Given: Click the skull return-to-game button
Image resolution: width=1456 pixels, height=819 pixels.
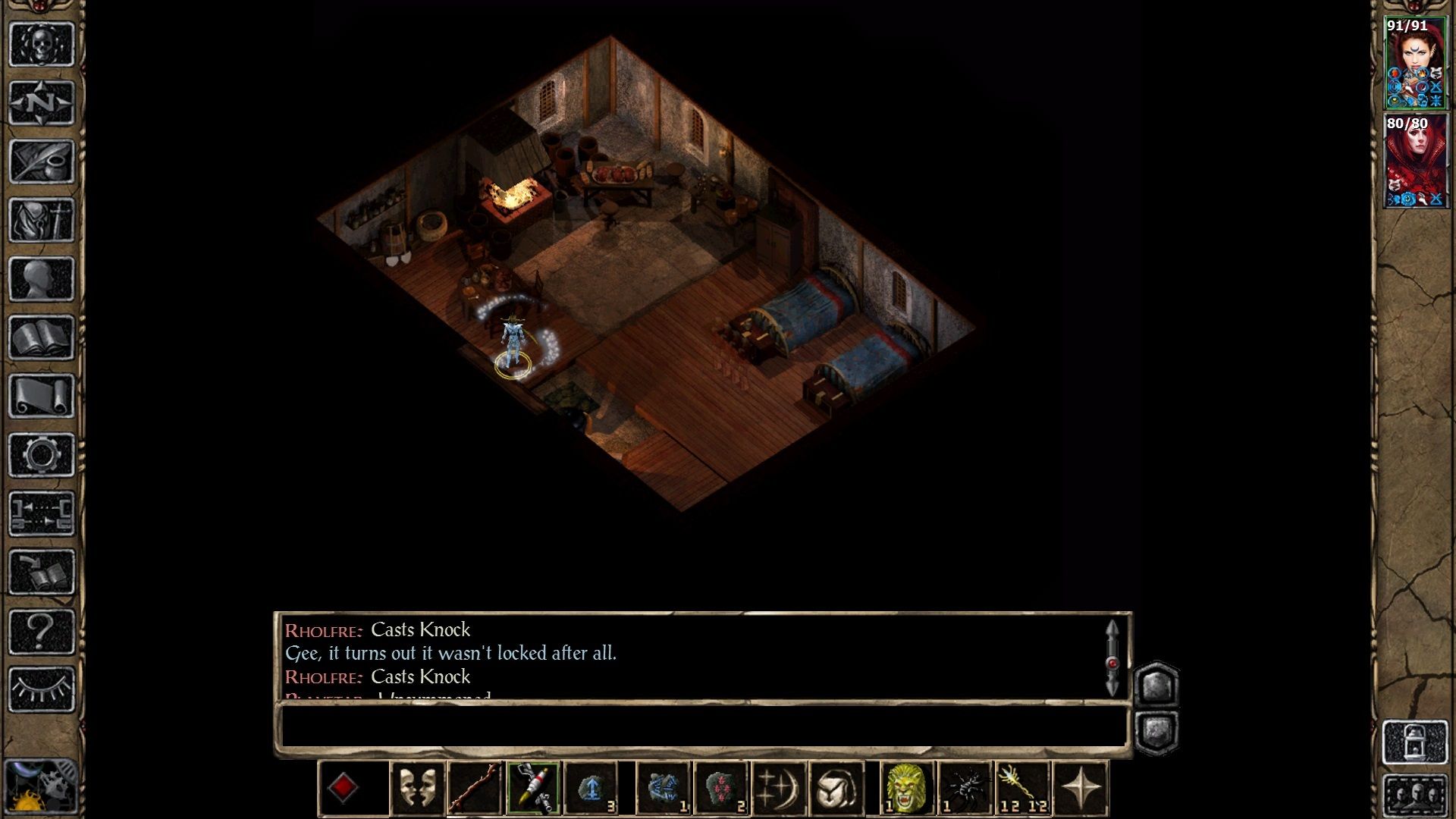Looking at the screenshot, I should click(41, 44).
